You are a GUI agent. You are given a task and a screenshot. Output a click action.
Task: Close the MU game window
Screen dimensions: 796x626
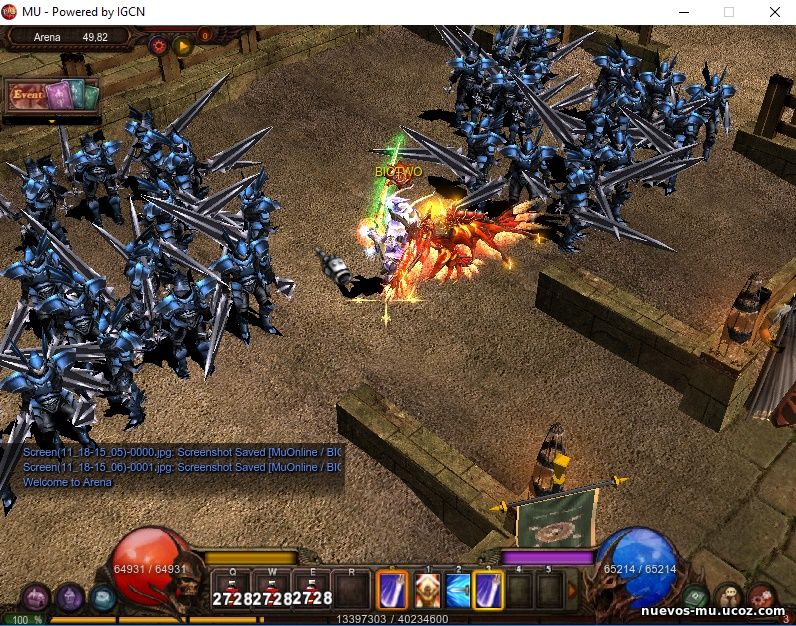[774, 12]
